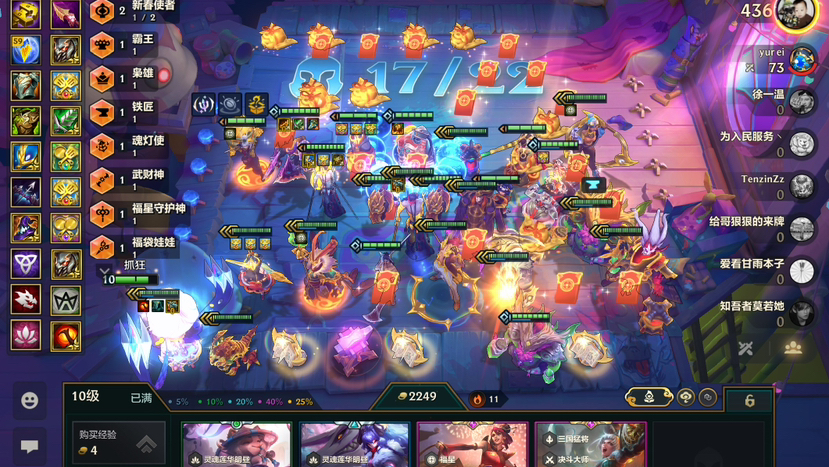Image resolution: width=829 pixels, height=467 pixels.
Task: Open the chat speech bubble
Action: [29, 445]
